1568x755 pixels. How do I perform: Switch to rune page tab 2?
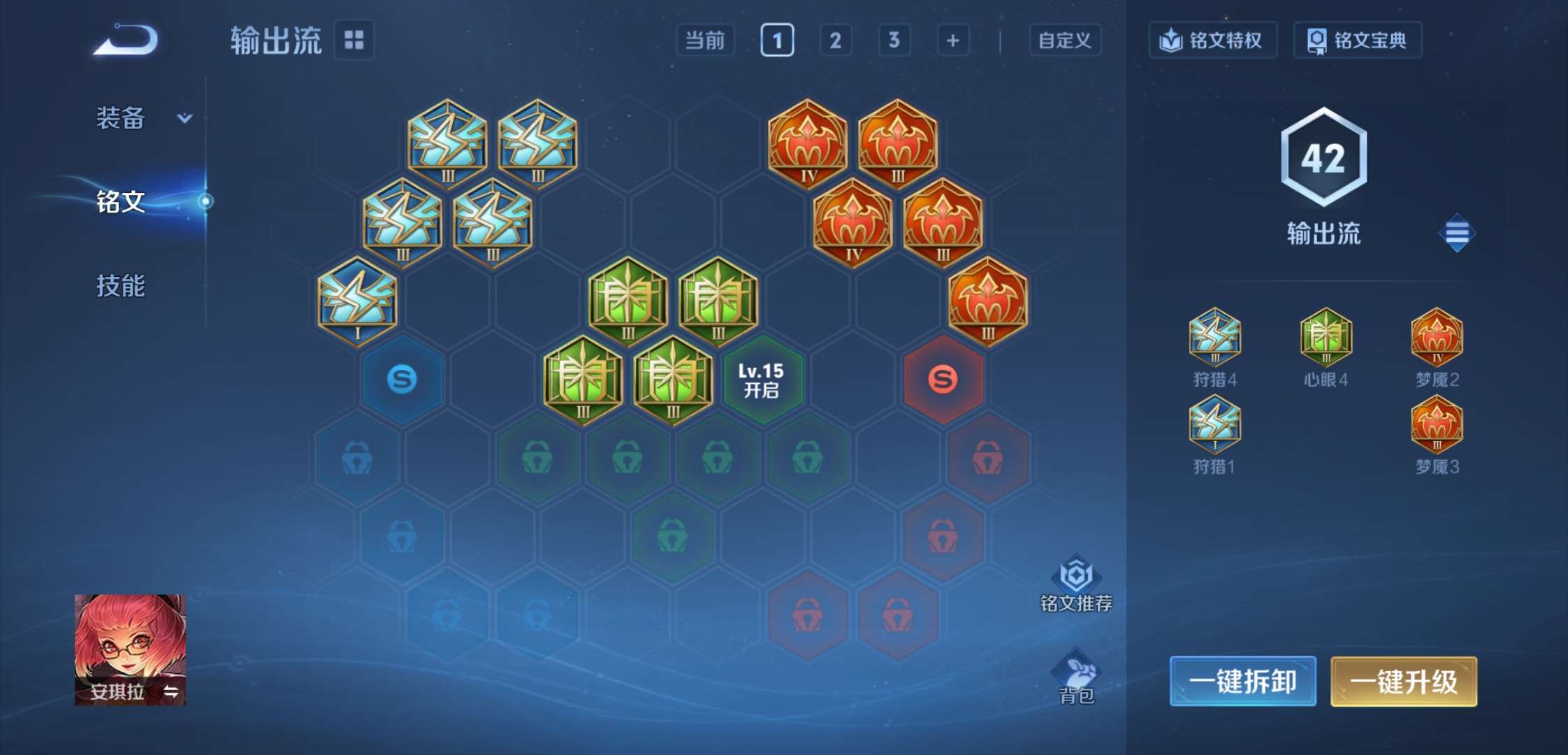point(836,40)
